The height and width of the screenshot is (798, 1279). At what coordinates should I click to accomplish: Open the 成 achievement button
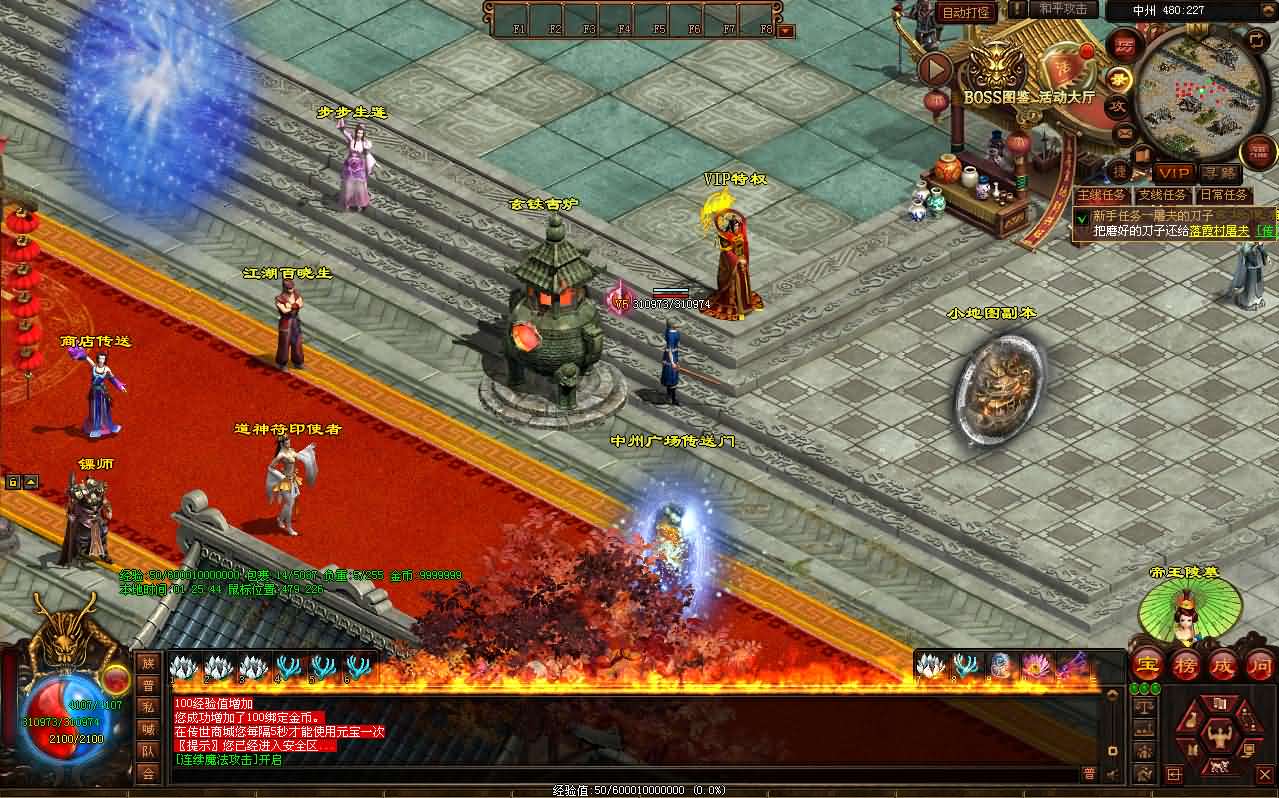pyautogui.click(x=1223, y=666)
